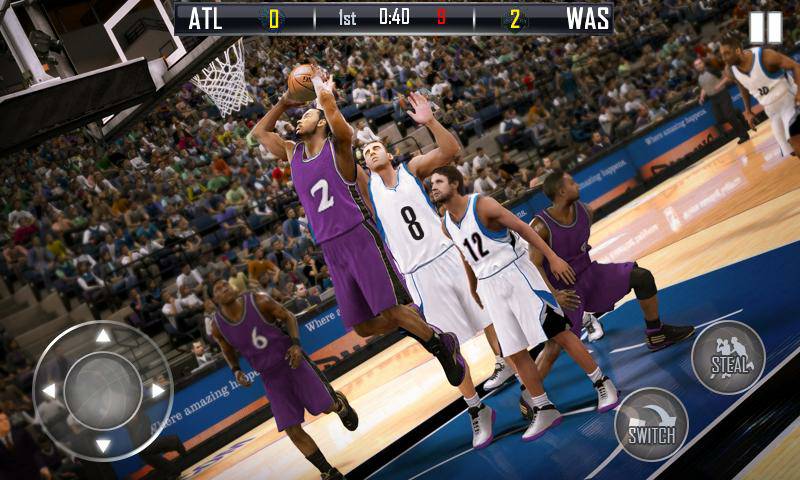This screenshot has width=800, height=480.
Task: Click the joystick's up arrow
Action: click(x=103, y=336)
